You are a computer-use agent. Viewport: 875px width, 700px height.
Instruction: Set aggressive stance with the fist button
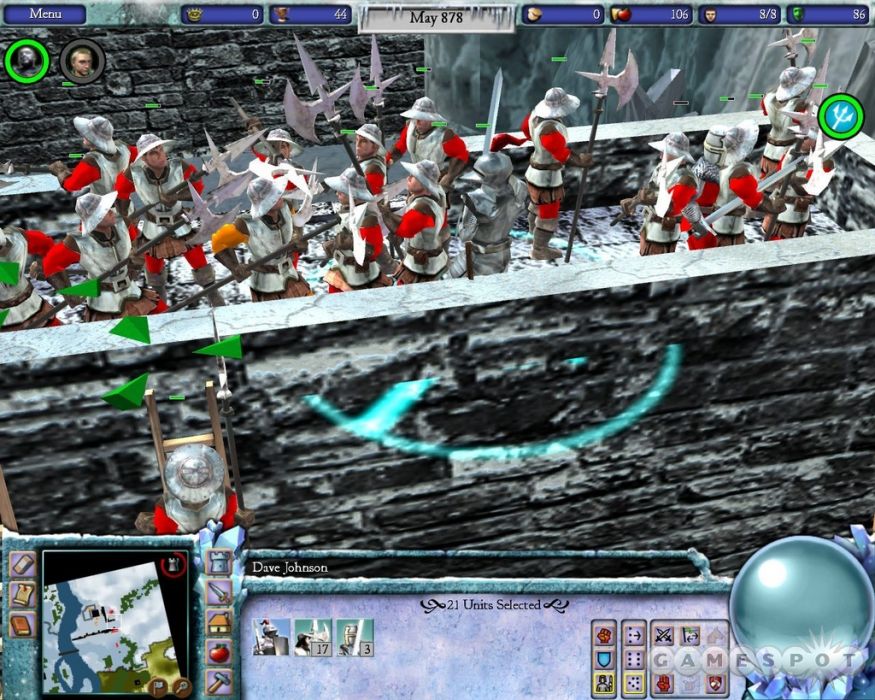[x=604, y=633]
